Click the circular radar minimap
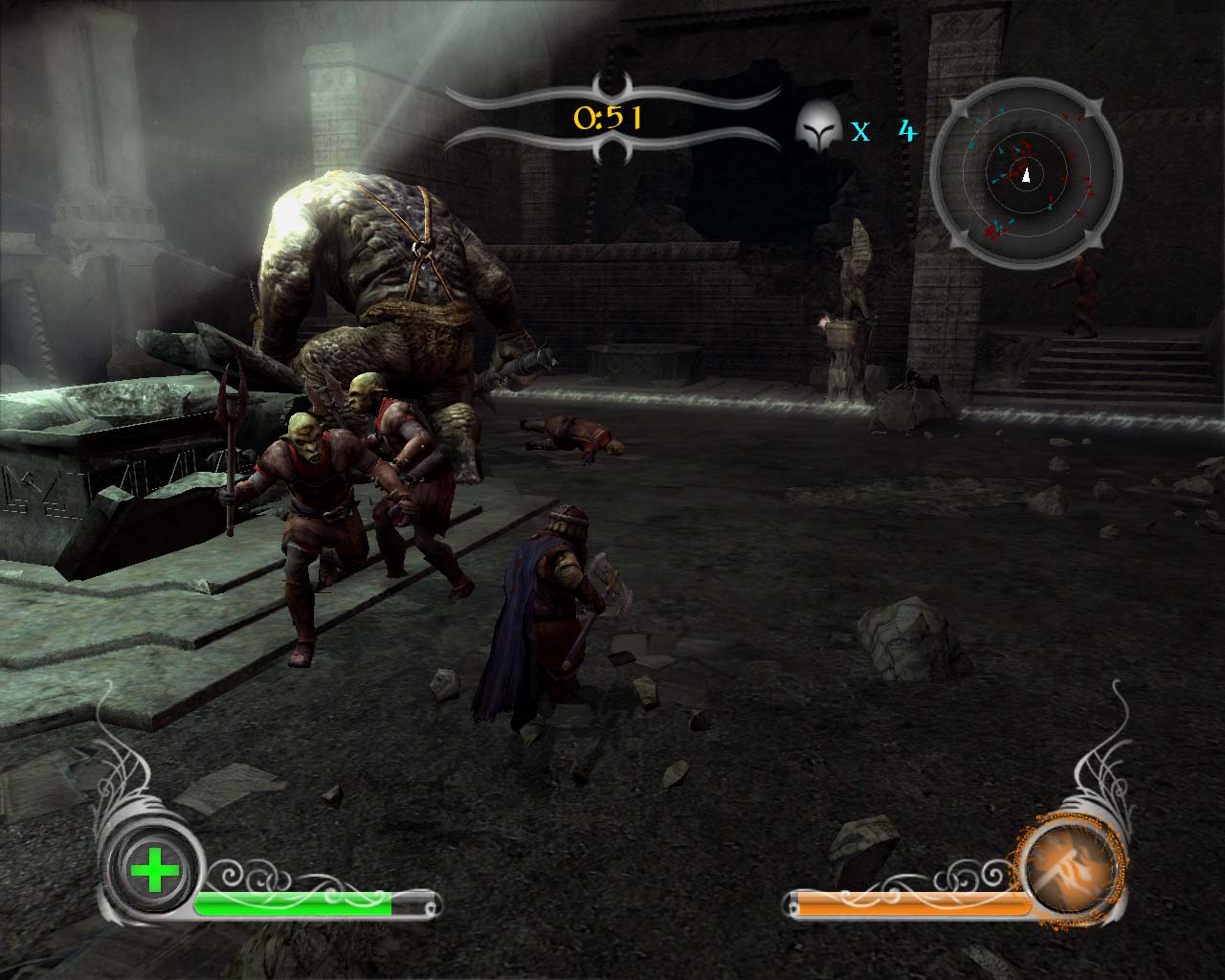 tap(1026, 175)
